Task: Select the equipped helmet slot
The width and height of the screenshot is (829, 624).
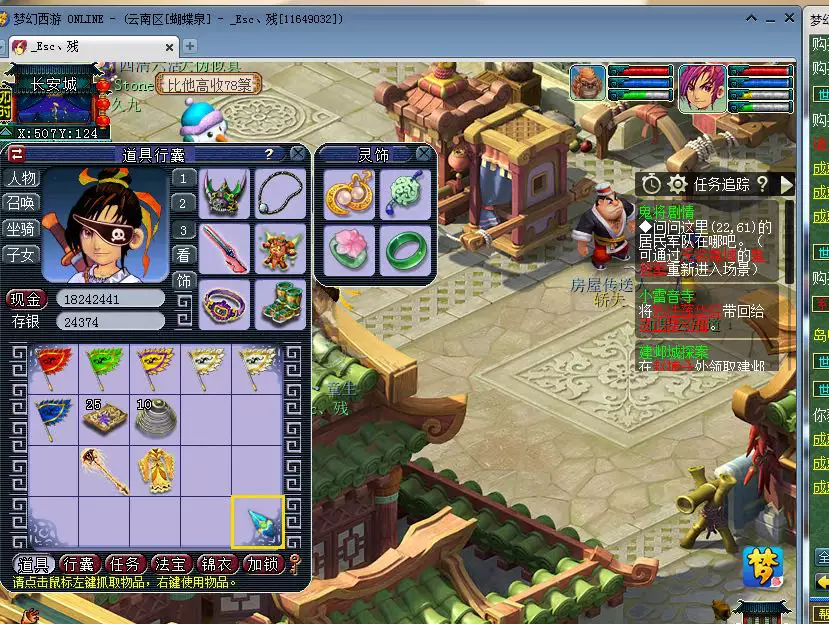Action: pos(224,193)
